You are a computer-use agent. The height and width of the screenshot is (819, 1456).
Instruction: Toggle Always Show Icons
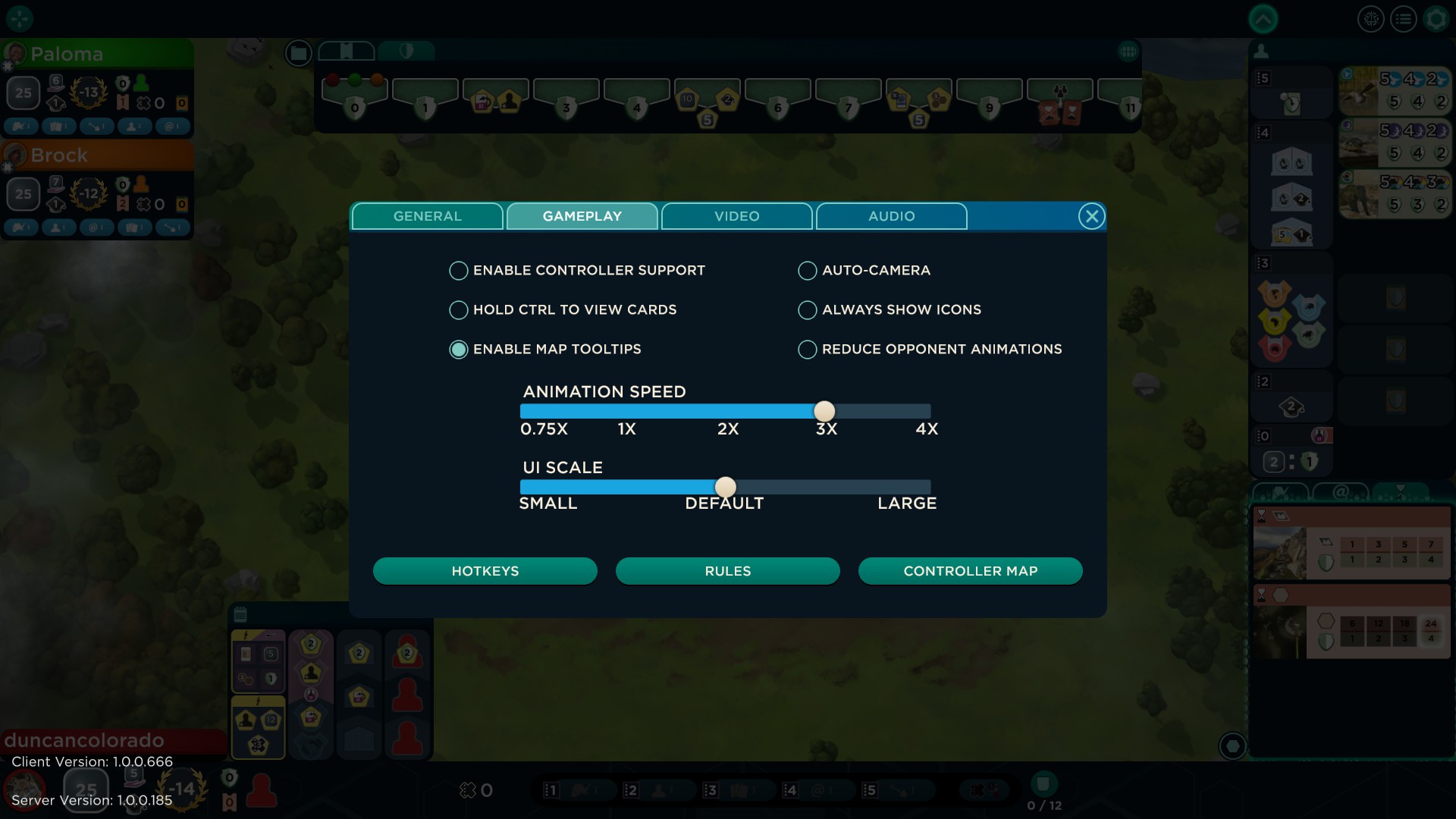807,310
